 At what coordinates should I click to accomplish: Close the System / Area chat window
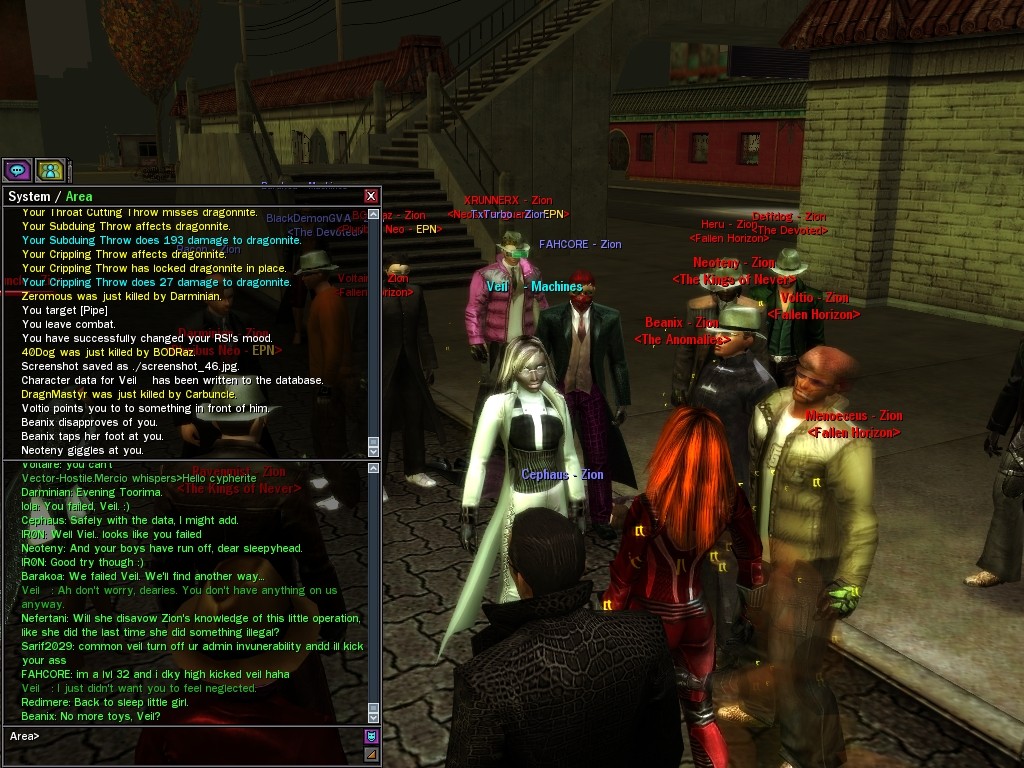pos(371,196)
